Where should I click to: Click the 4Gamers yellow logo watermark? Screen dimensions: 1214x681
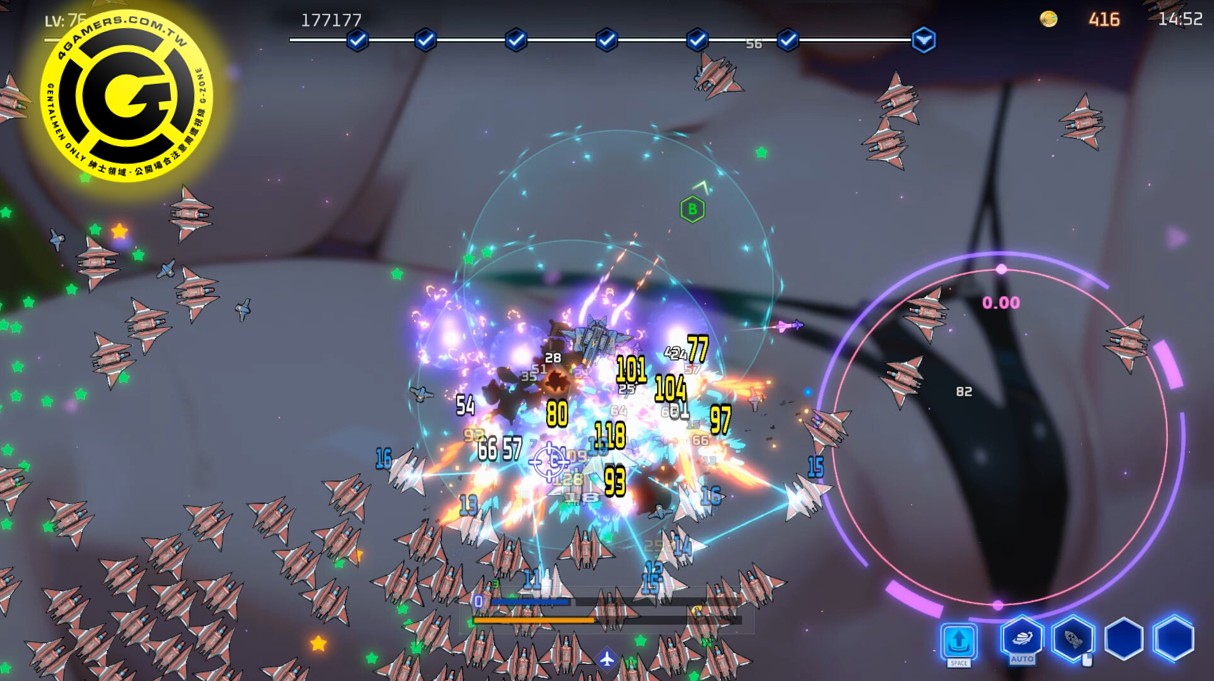(126, 95)
